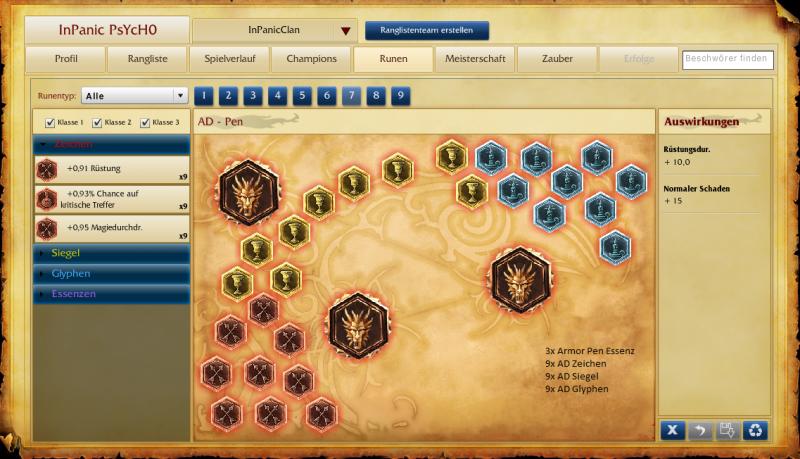Switch to rune page 9
The image size is (800, 459).
coord(399,96)
